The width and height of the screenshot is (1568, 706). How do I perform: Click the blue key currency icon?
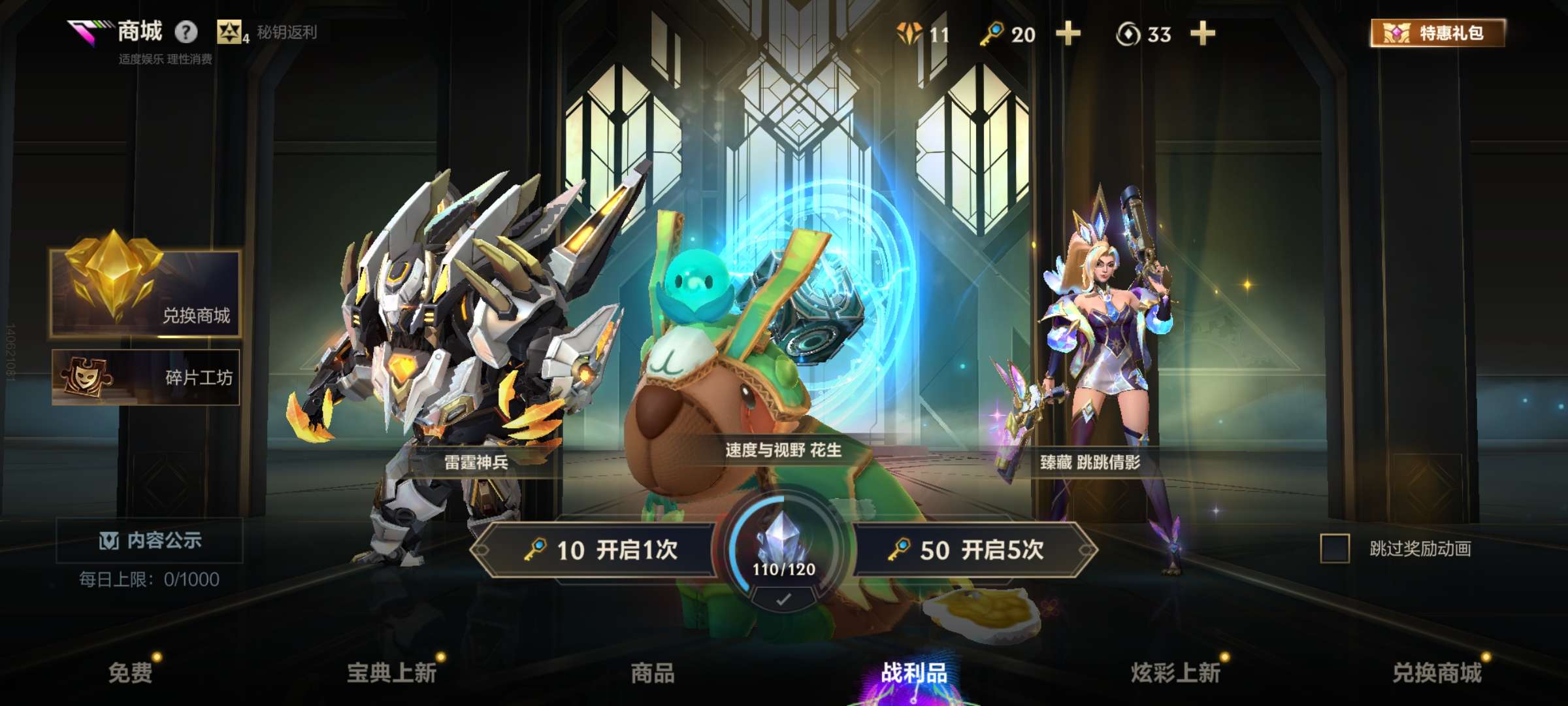pos(992,34)
